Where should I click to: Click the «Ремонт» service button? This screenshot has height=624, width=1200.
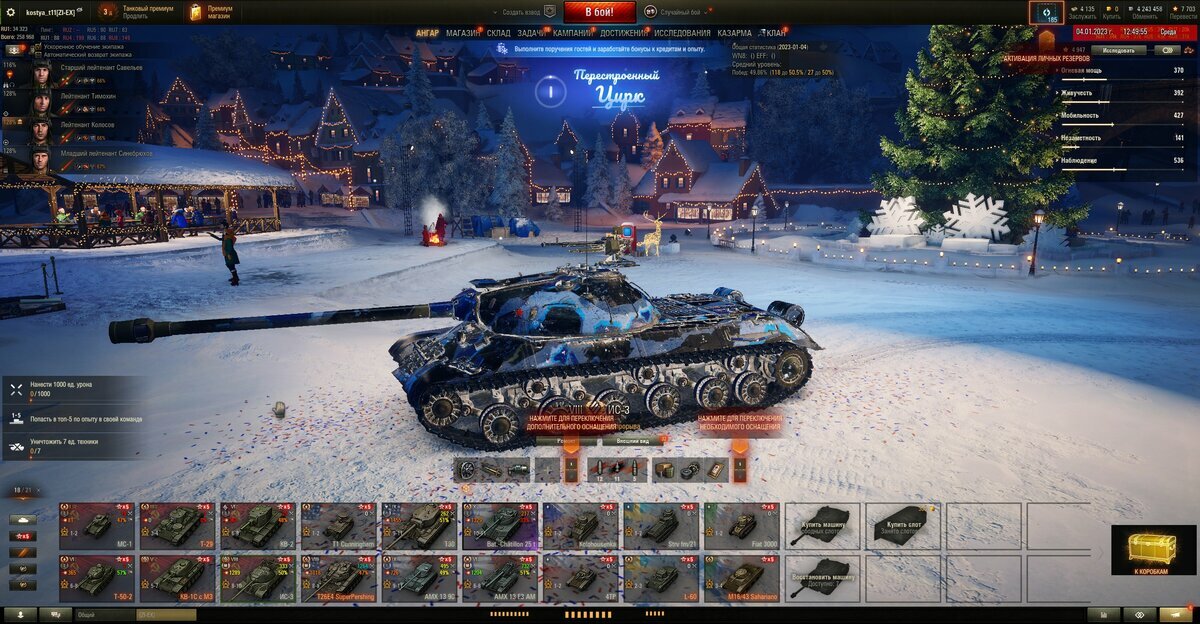566,440
